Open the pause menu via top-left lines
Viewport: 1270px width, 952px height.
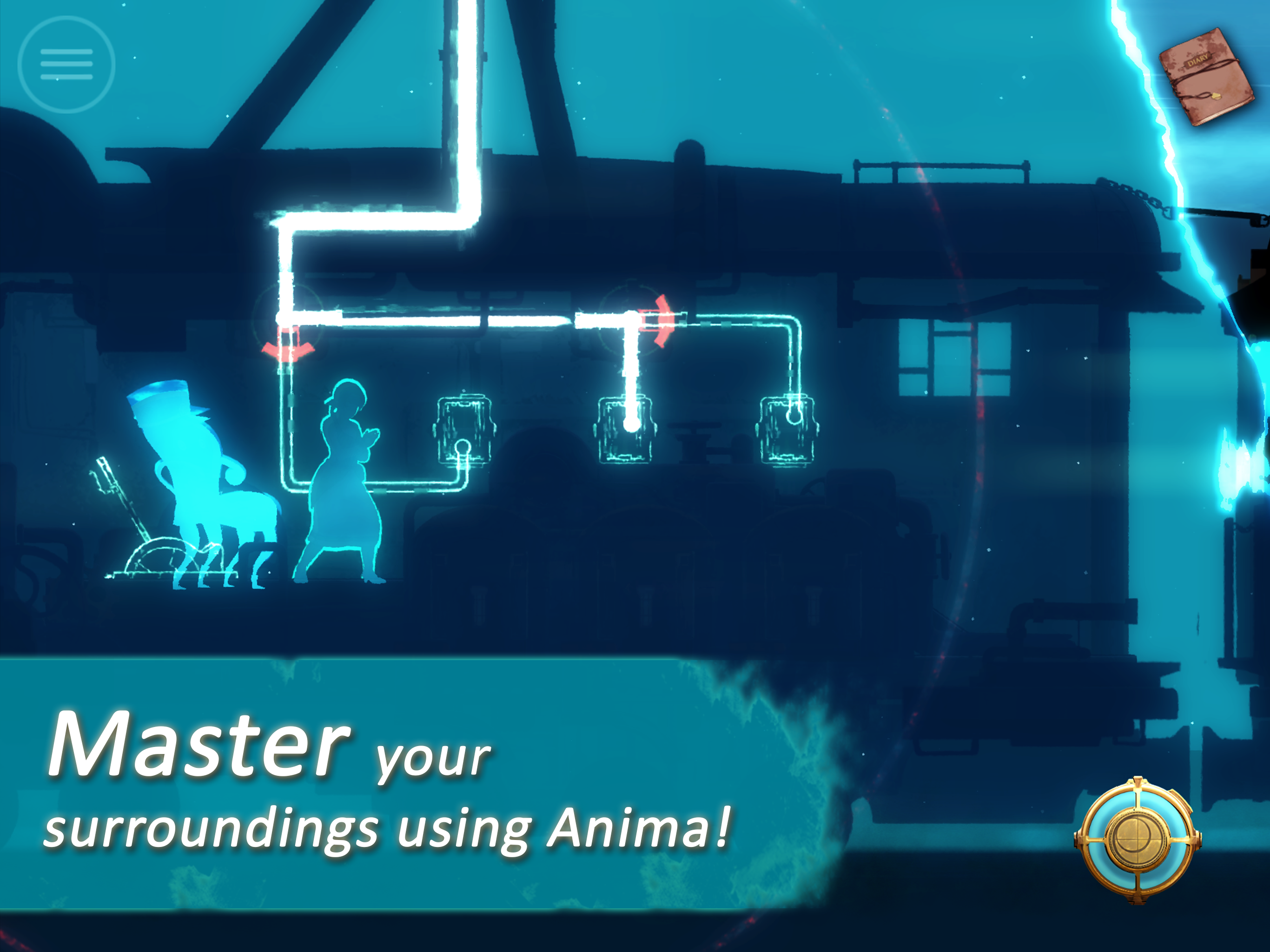pyautogui.click(x=66, y=65)
